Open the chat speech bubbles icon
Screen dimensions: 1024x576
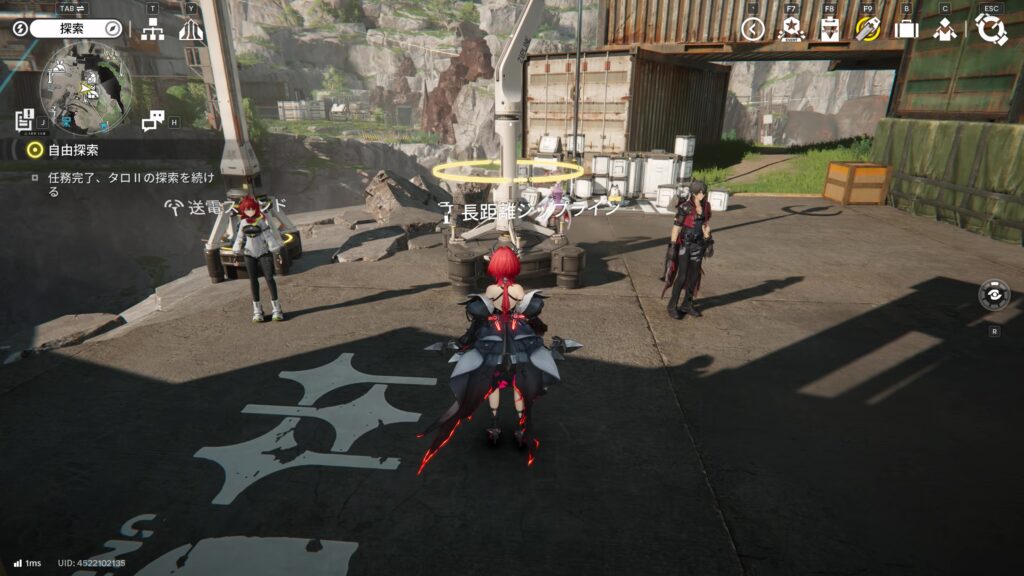pyautogui.click(x=152, y=121)
